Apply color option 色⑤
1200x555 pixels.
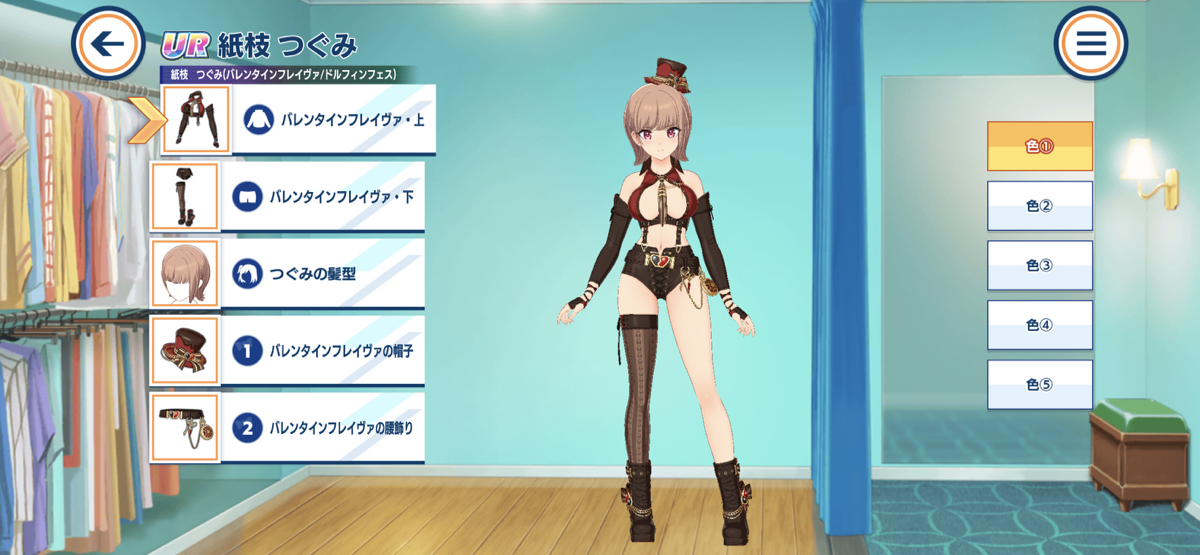coord(1039,385)
